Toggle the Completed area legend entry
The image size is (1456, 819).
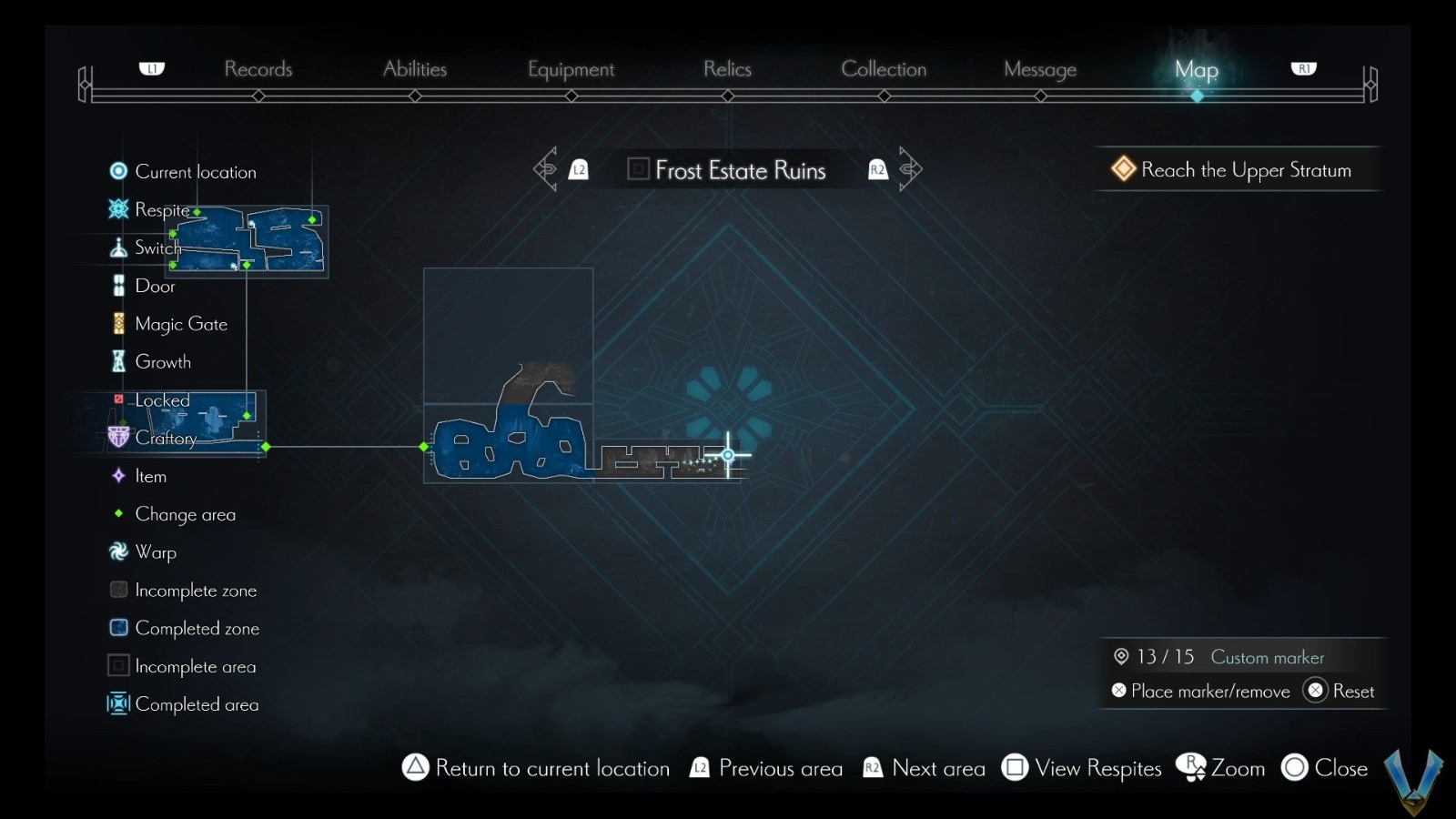pyautogui.click(x=117, y=703)
